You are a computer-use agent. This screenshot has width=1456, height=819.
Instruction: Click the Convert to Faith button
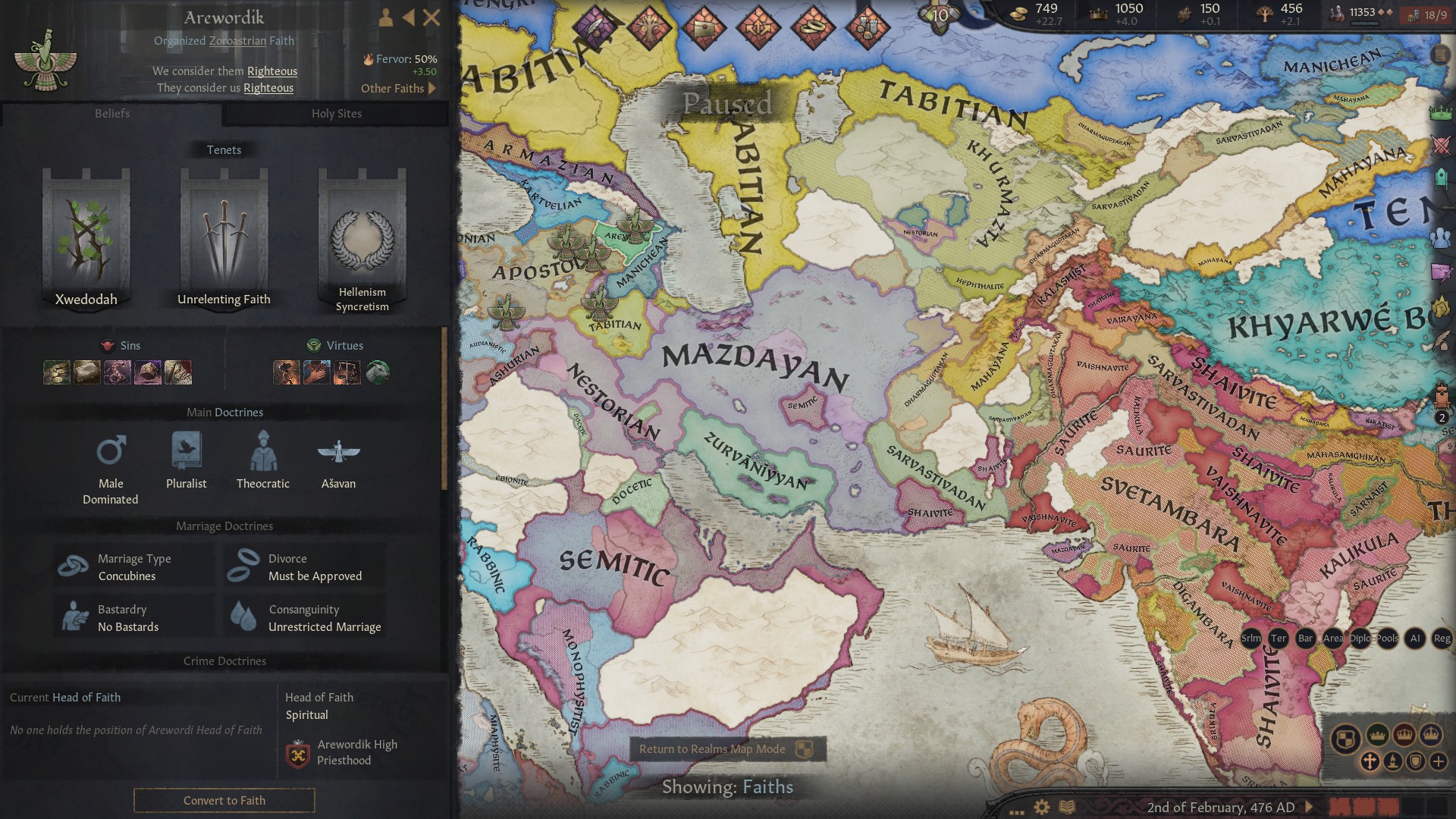pos(224,801)
